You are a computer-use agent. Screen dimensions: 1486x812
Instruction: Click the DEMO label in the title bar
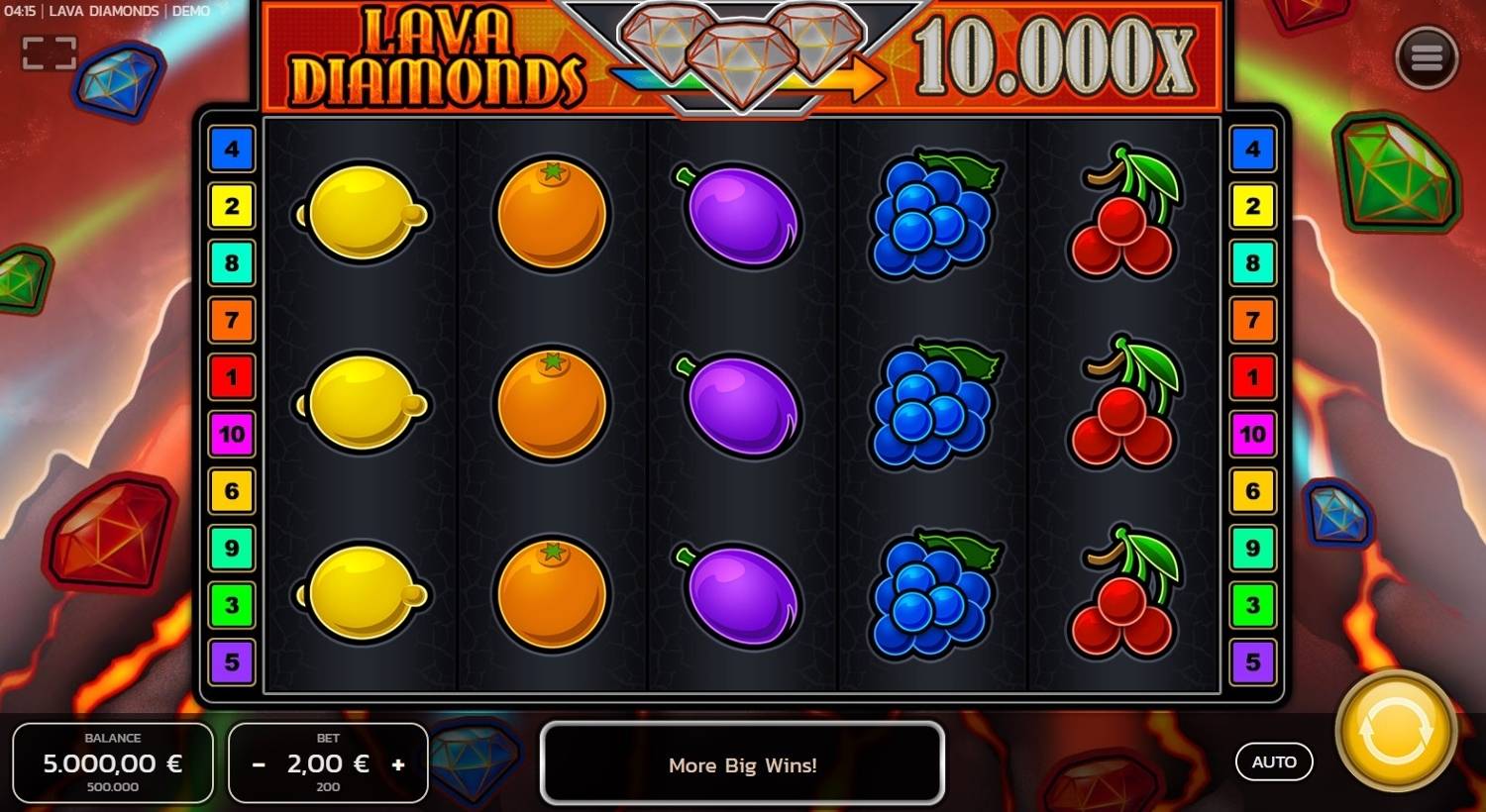[191, 11]
